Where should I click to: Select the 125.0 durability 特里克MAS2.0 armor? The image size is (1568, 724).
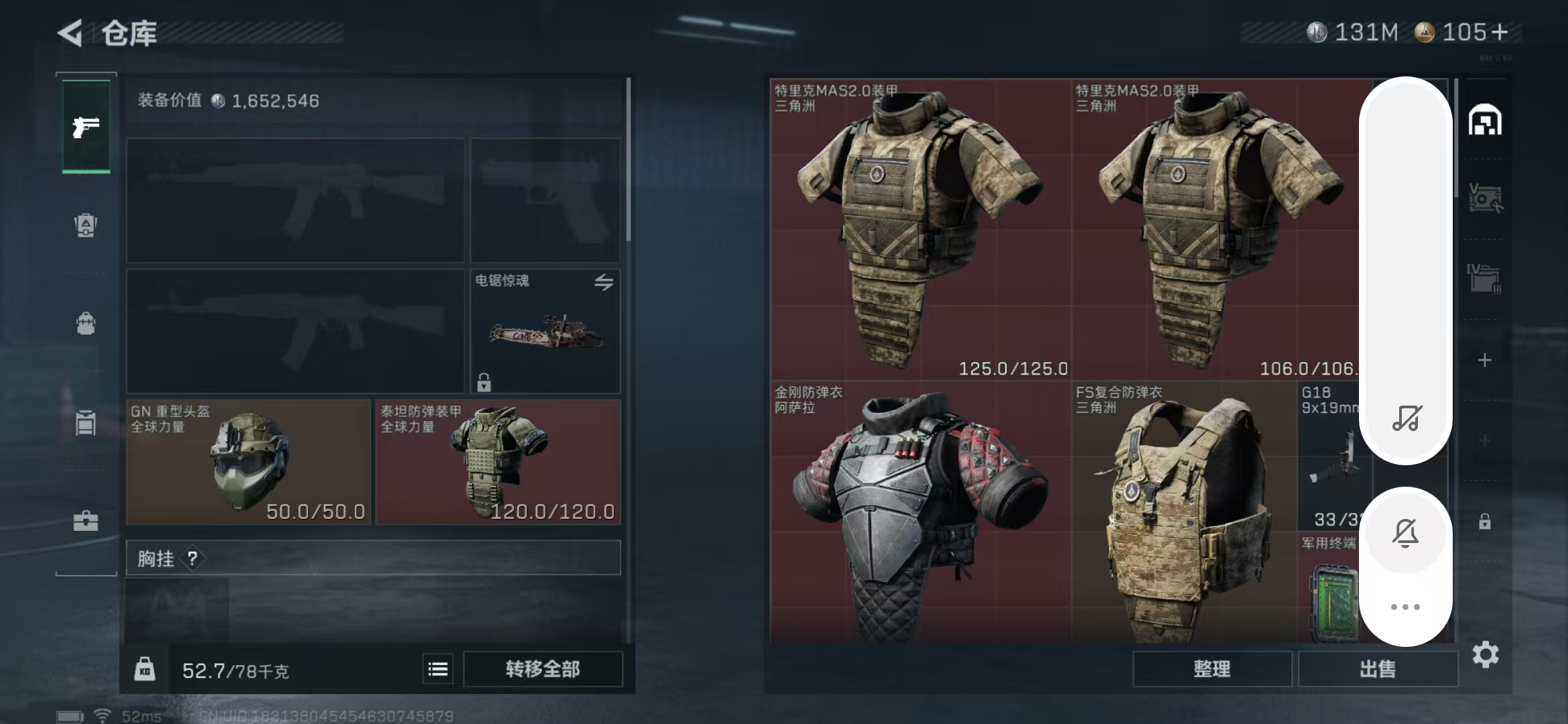[x=920, y=229]
